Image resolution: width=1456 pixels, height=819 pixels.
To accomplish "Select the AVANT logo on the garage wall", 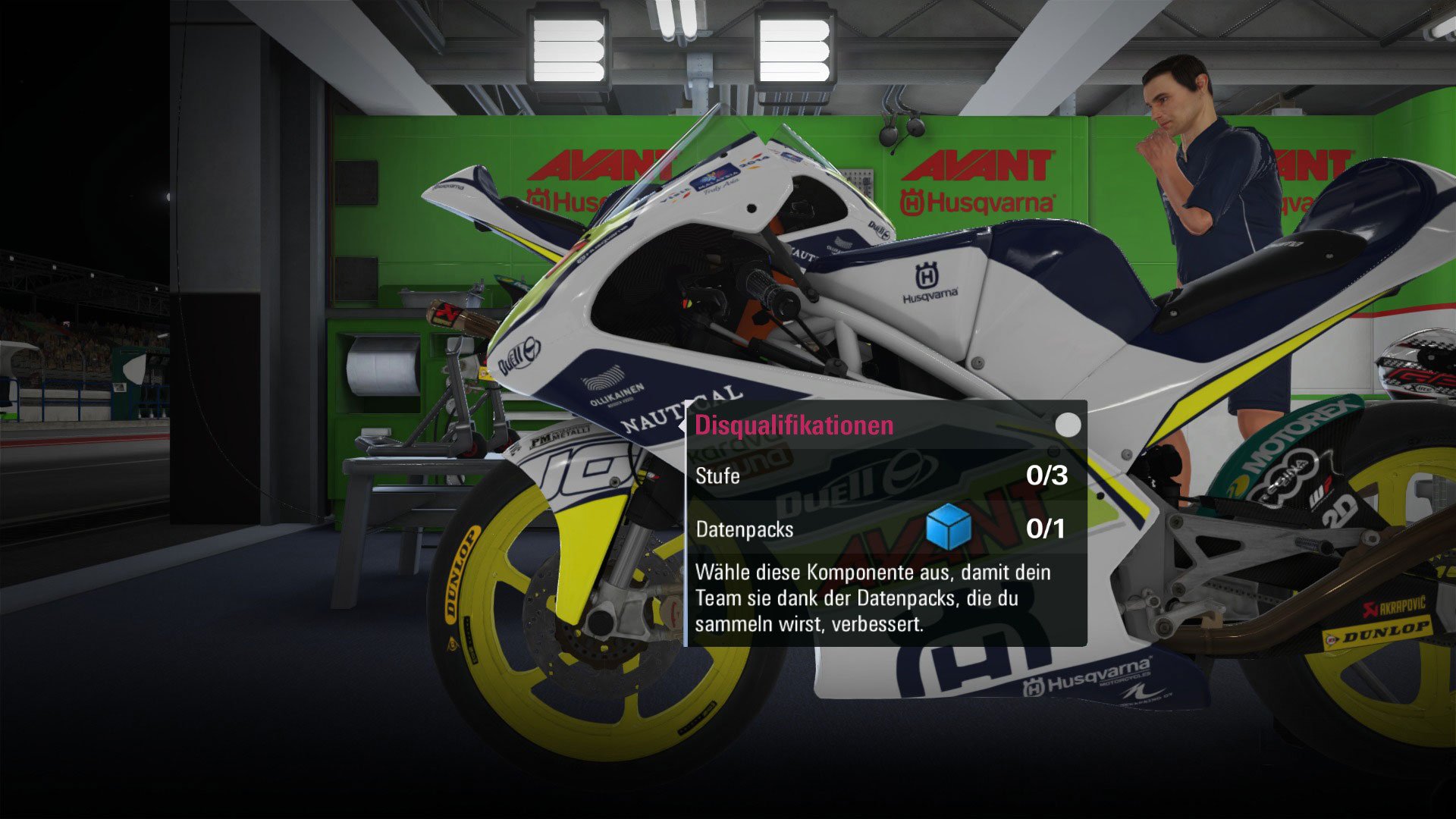I will 978,162.
